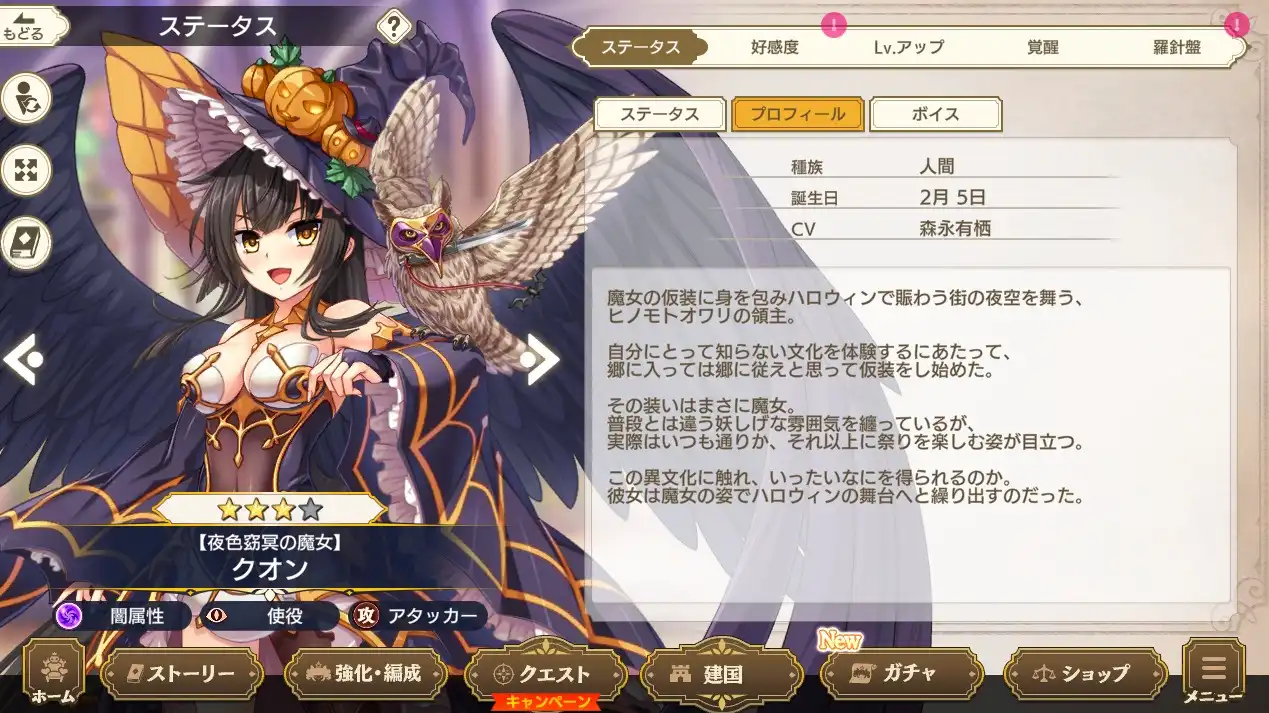Screen dimensions: 1269x713
Task: Show the 羅針盤 tab
Action: click(x=1175, y=47)
